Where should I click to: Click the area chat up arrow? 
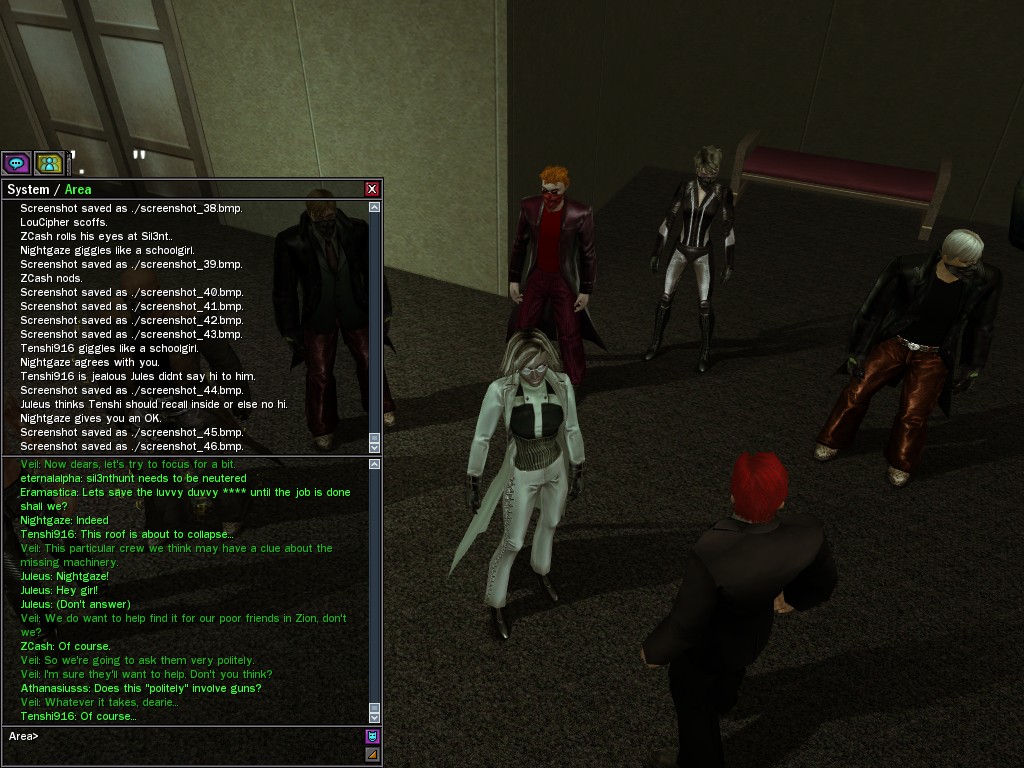coord(375,464)
